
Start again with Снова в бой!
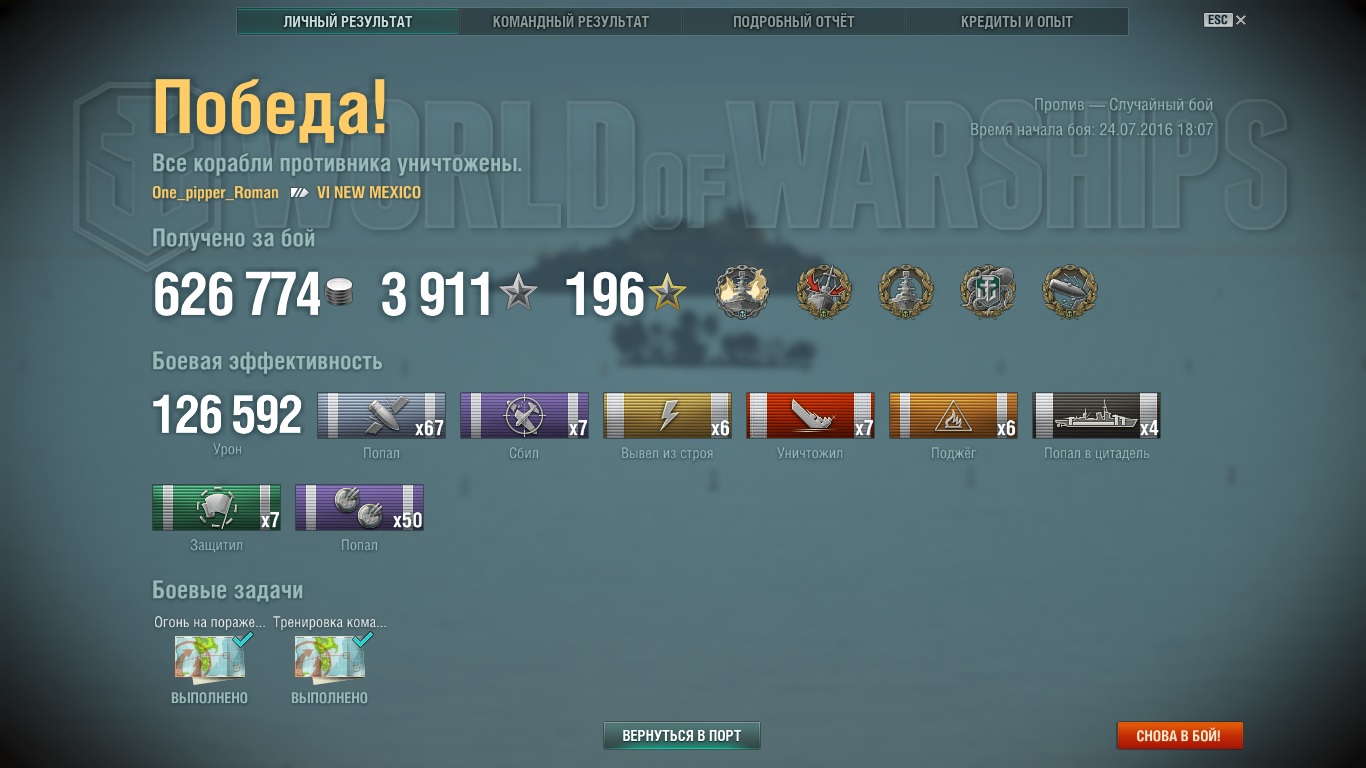pos(1179,736)
